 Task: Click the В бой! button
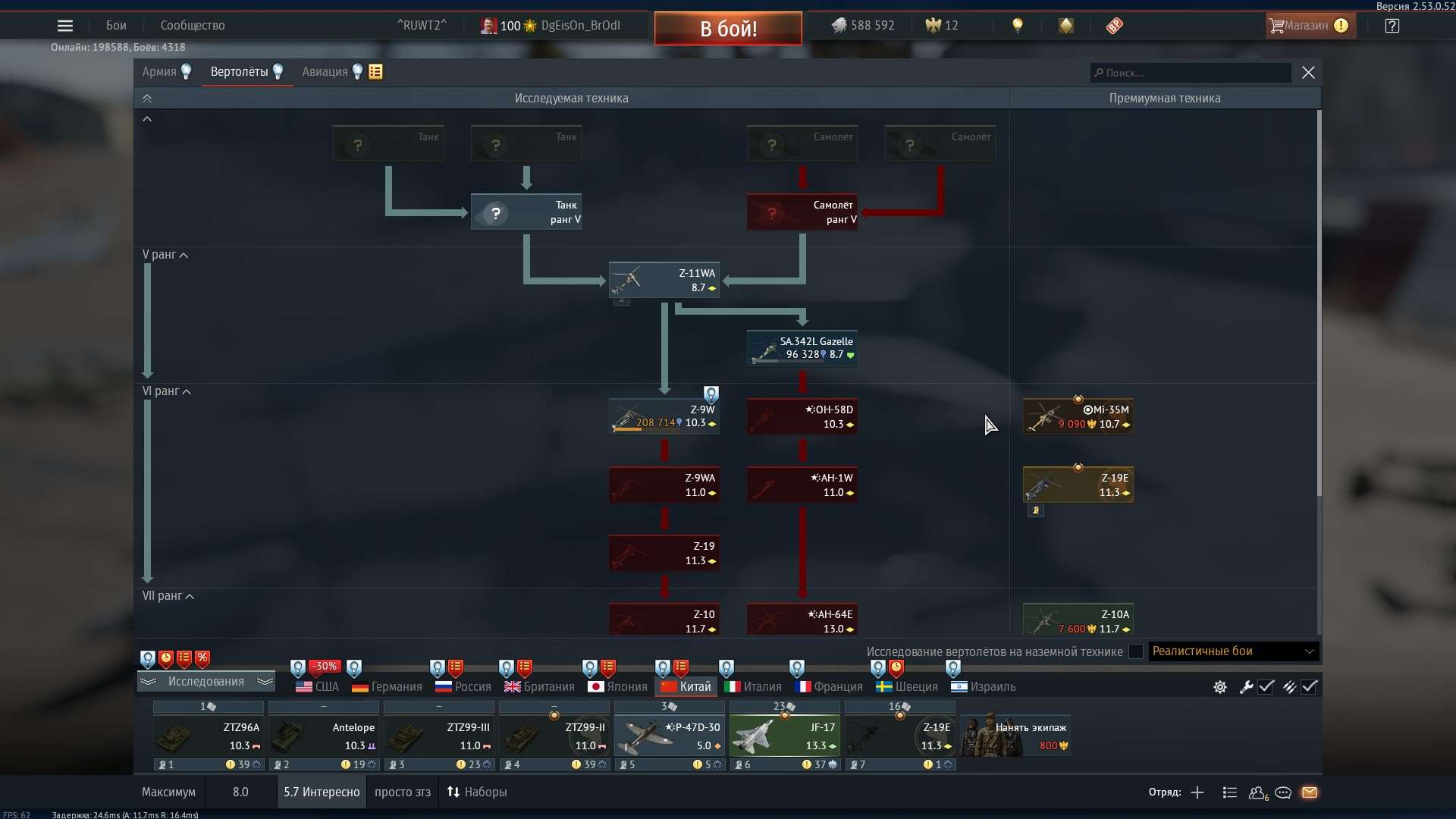(727, 28)
